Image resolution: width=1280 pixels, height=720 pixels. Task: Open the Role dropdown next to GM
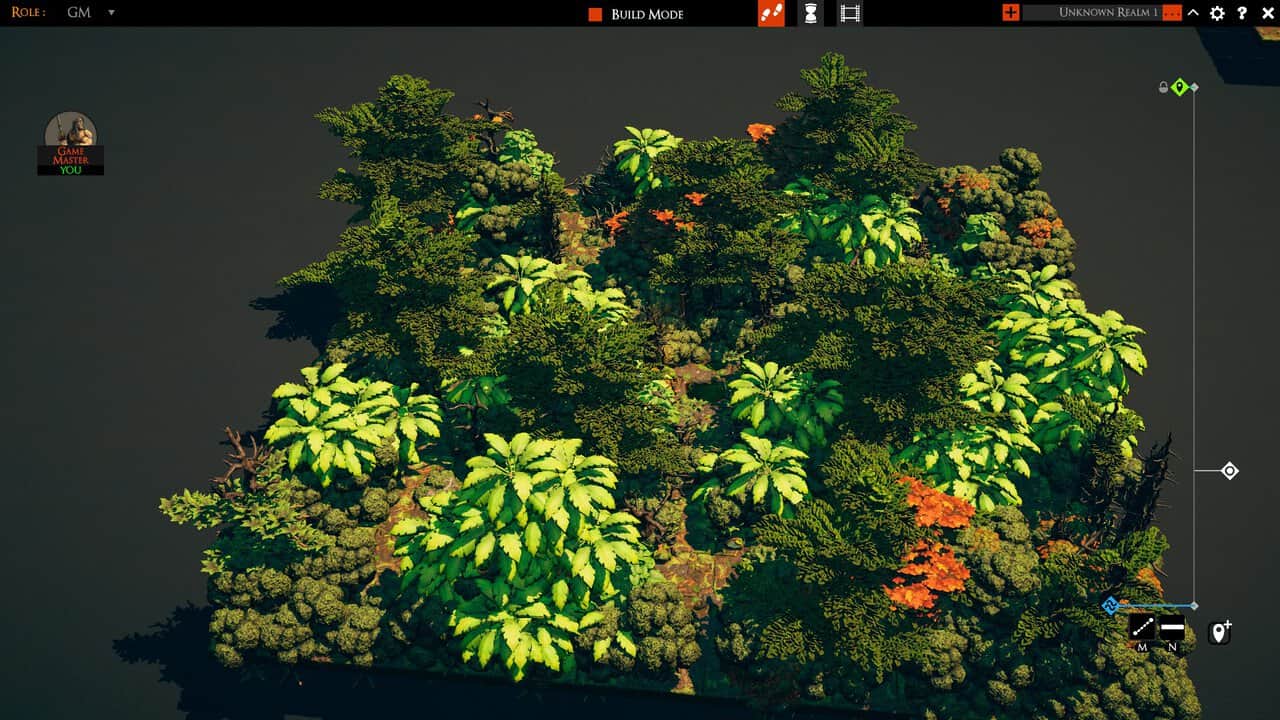[x=110, y=13]
